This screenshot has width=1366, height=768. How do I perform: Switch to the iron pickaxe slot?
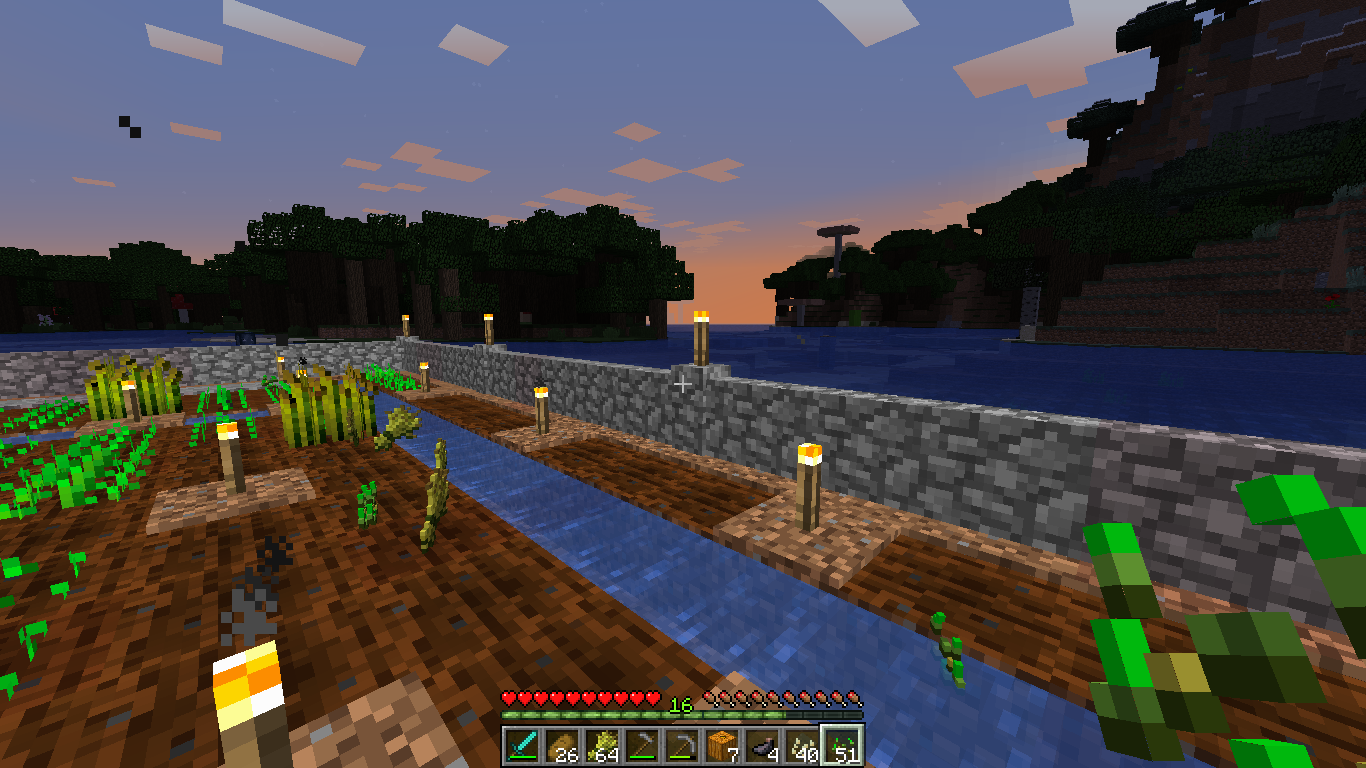[682, 746]
